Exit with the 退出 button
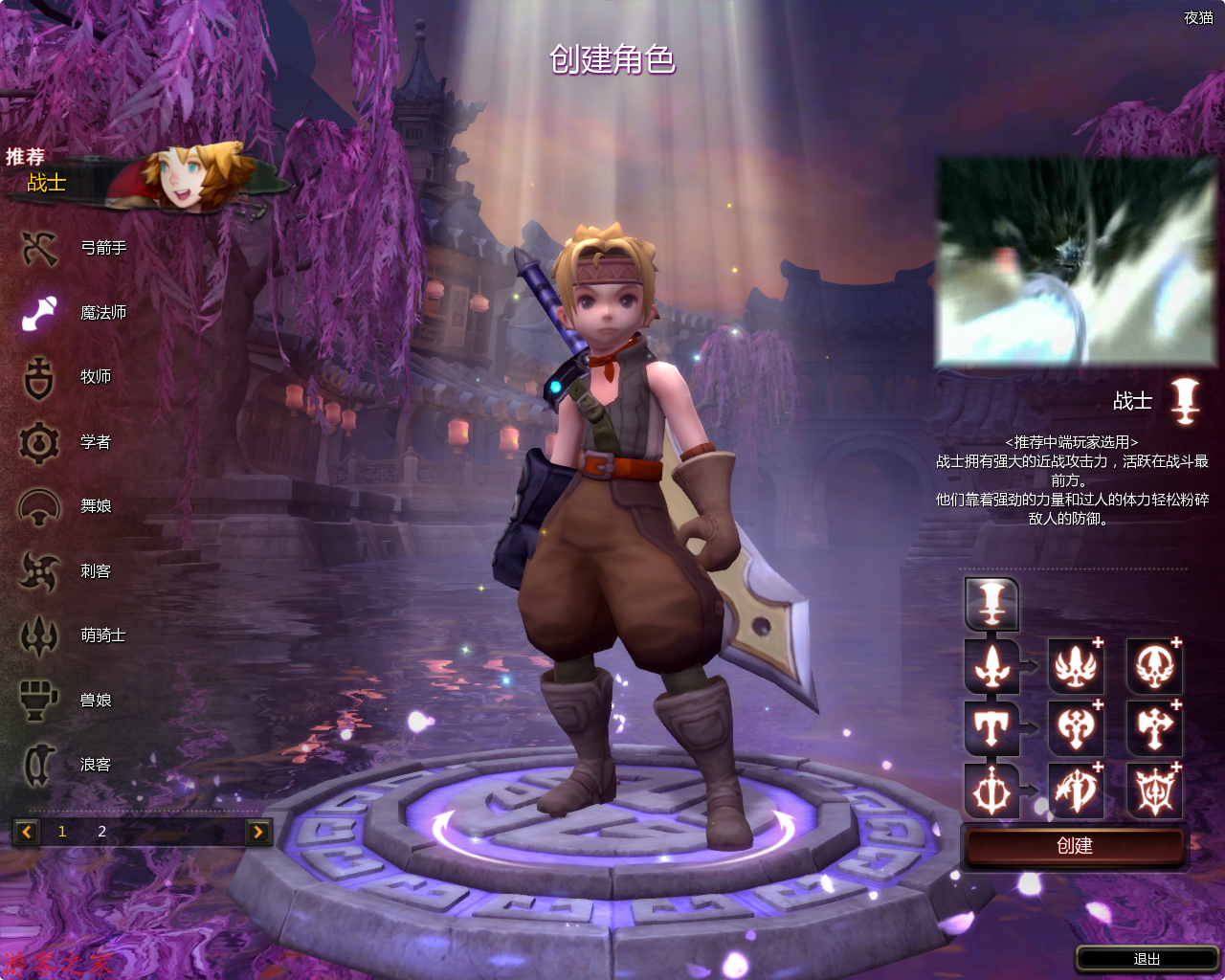The width and height of the screenshot is (1225, 980). pos(1147,959)
